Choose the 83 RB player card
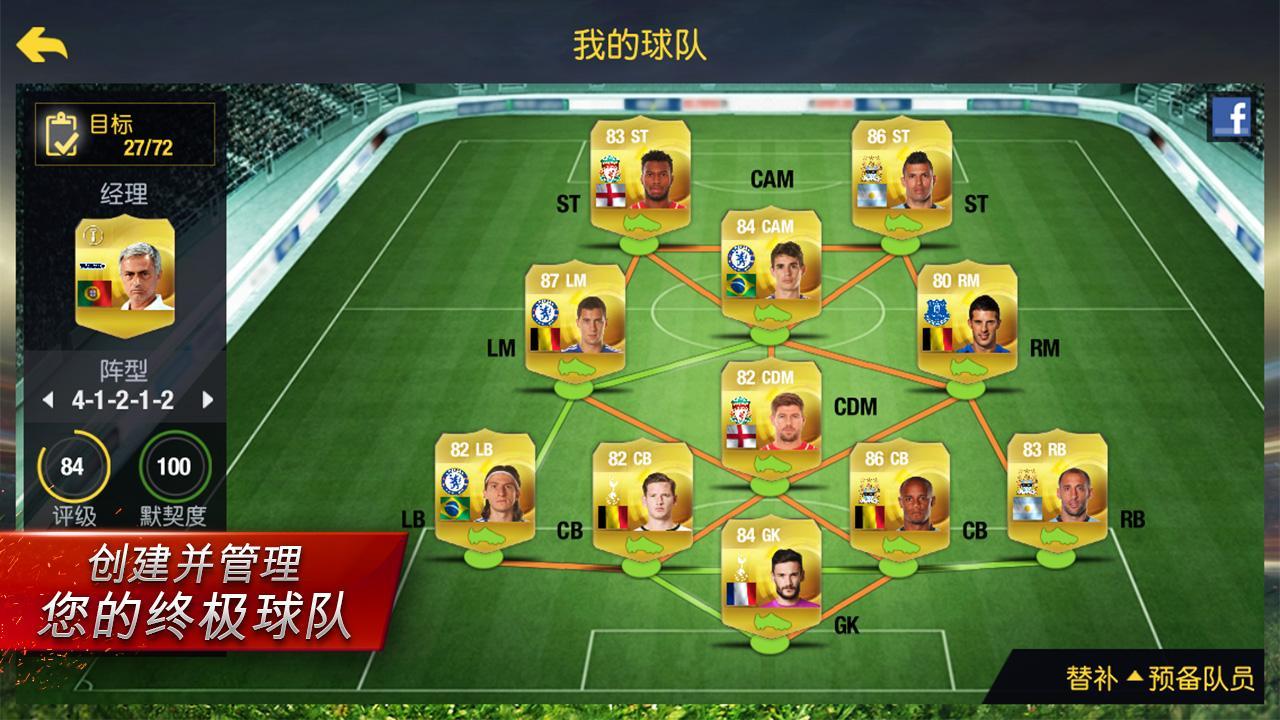Image resolution: width=1280 pixels, height=720 pixels. pyautogui.click(x=1057, y=485)
